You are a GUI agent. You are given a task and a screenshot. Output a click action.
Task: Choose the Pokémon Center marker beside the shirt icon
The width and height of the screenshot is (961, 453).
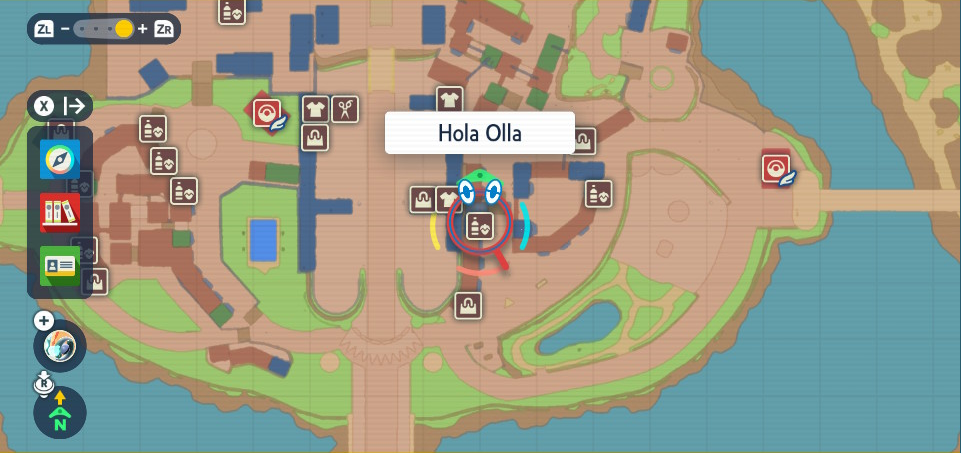267,114
